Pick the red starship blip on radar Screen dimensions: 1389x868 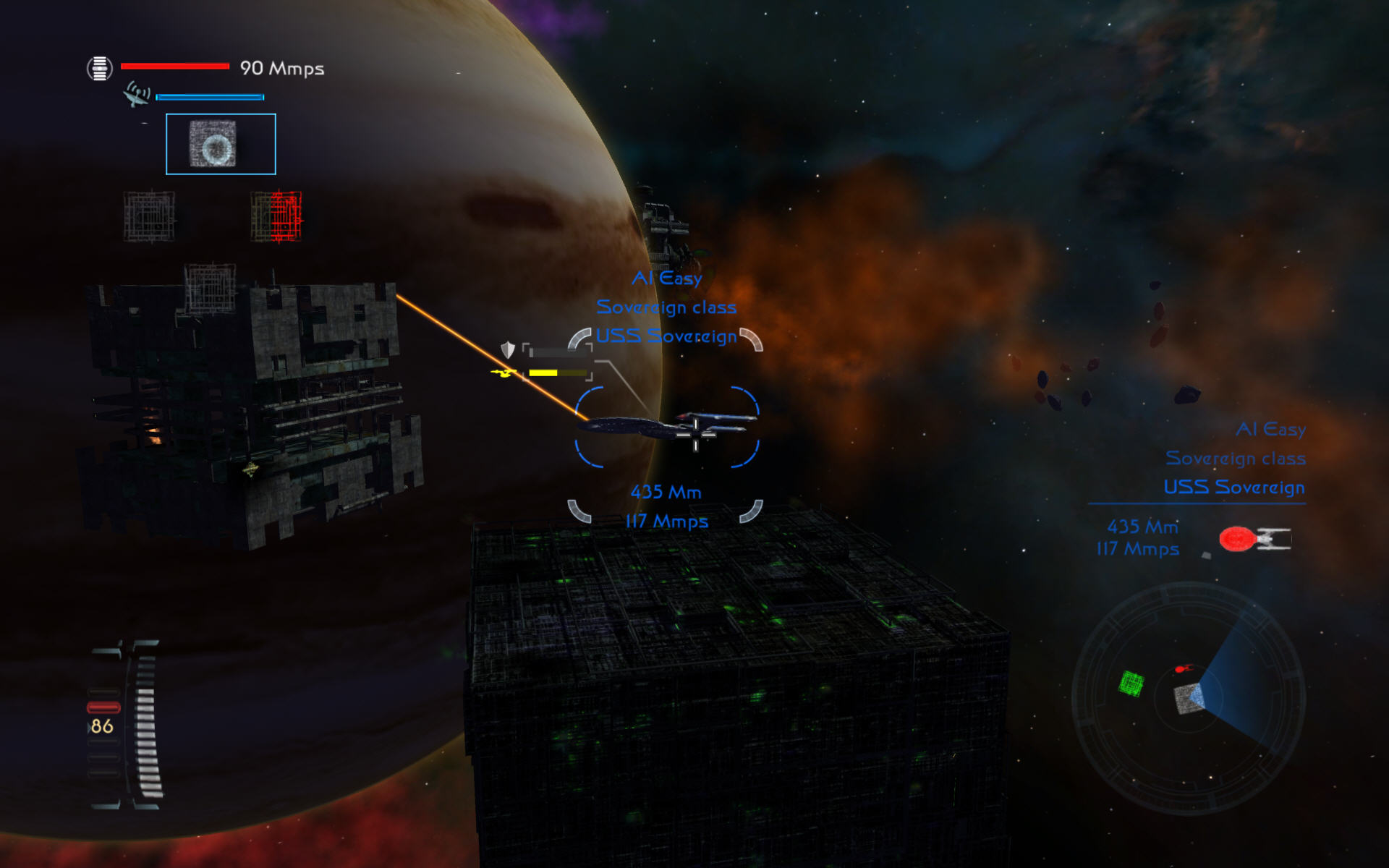(x=1184, y=668)
